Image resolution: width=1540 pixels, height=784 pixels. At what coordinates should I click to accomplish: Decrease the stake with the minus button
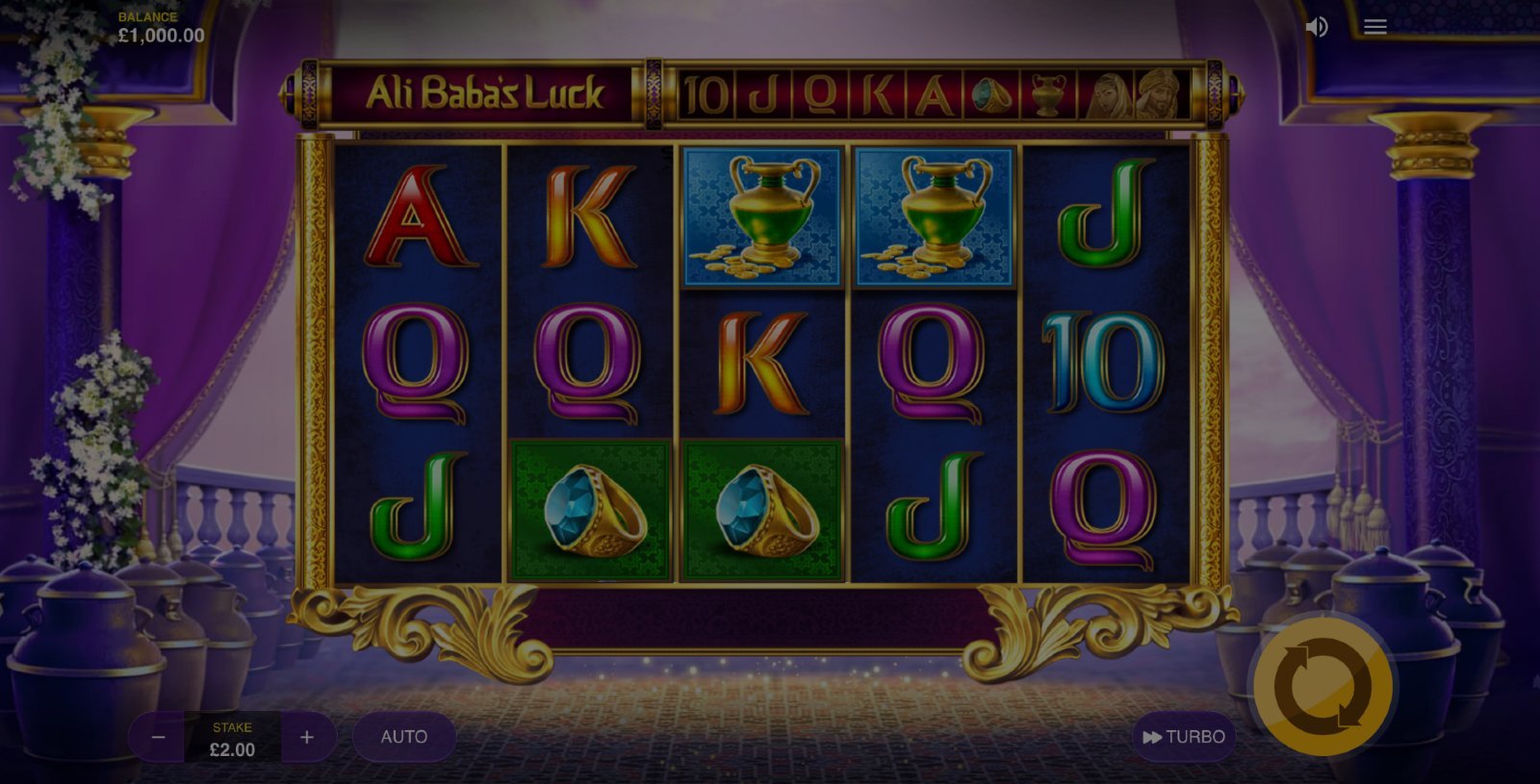(159, 737)
